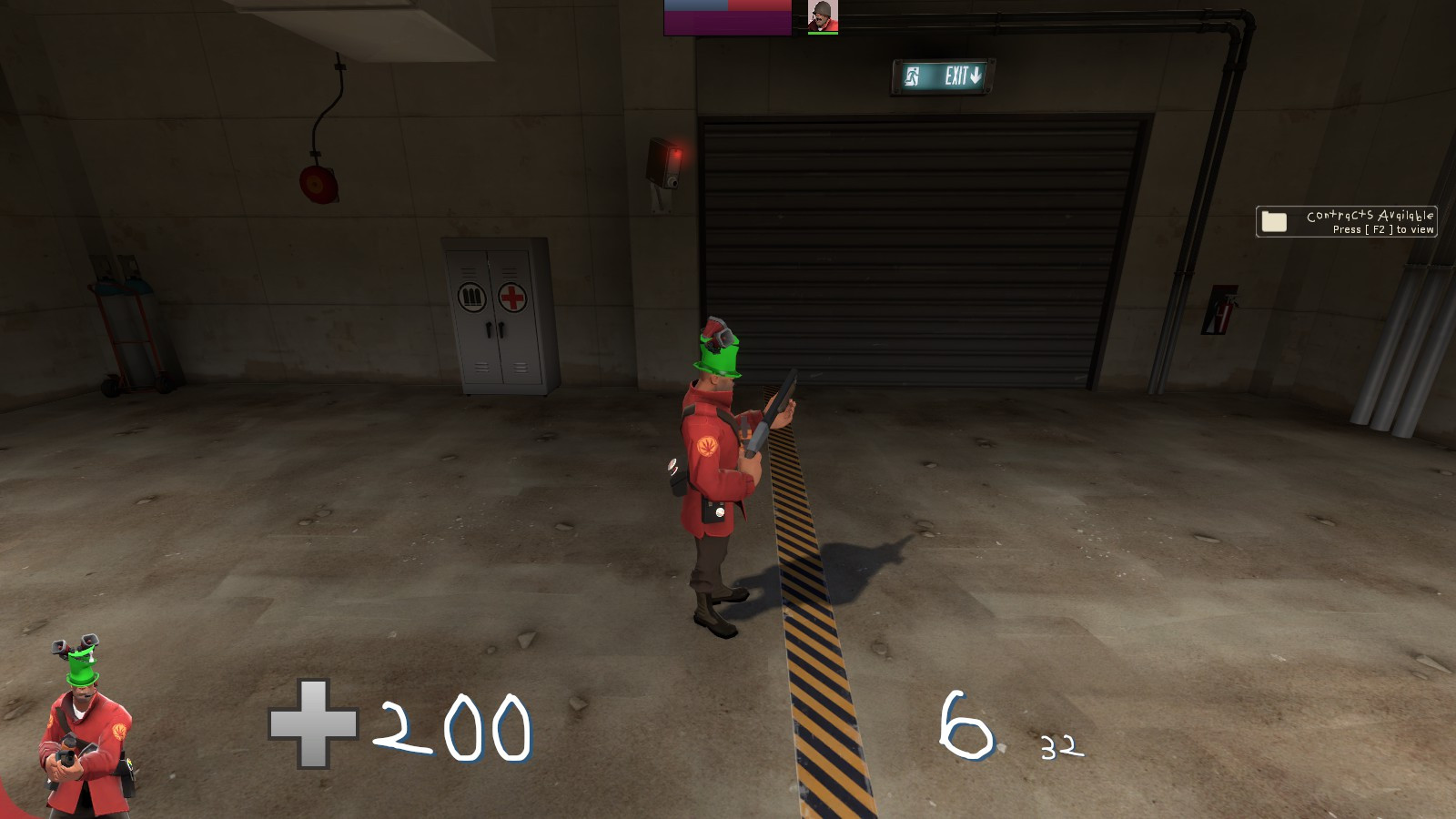Click the Press F2 to view link
1456x819 pixels.
tap(1383, 230)
